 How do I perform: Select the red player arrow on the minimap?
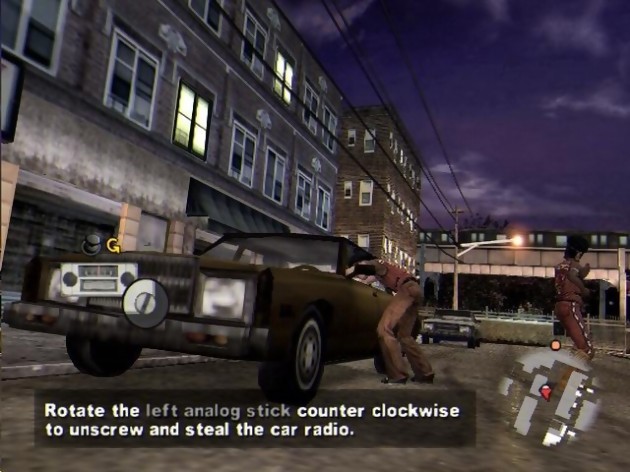point(546,392)
